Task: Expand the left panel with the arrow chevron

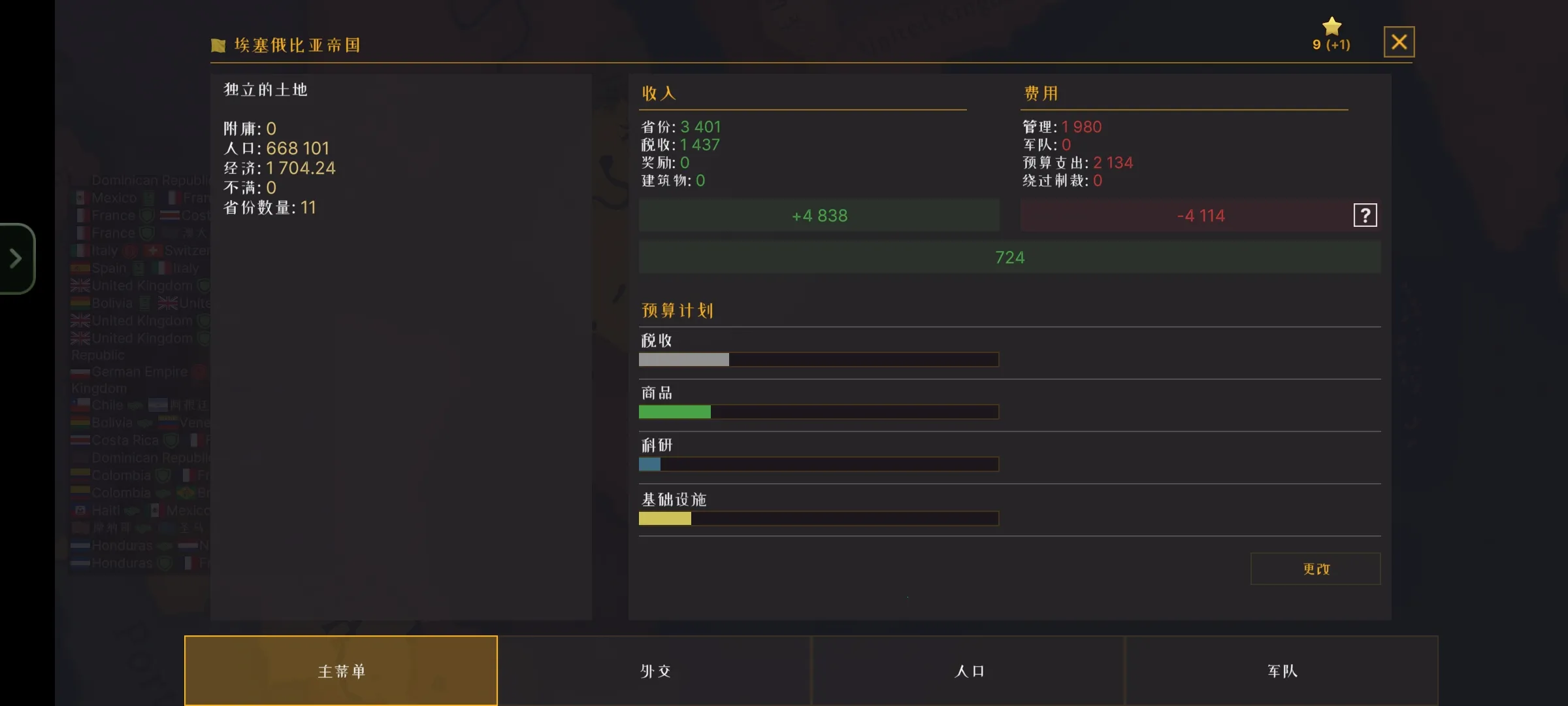Action: tap(16, 258)
